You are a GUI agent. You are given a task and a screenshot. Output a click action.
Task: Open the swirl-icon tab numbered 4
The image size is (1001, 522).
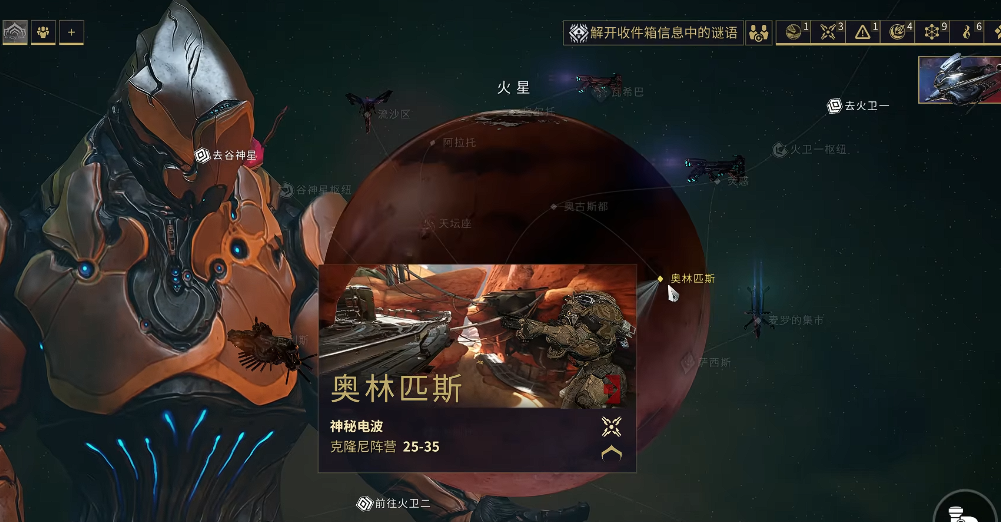(900, 33)
